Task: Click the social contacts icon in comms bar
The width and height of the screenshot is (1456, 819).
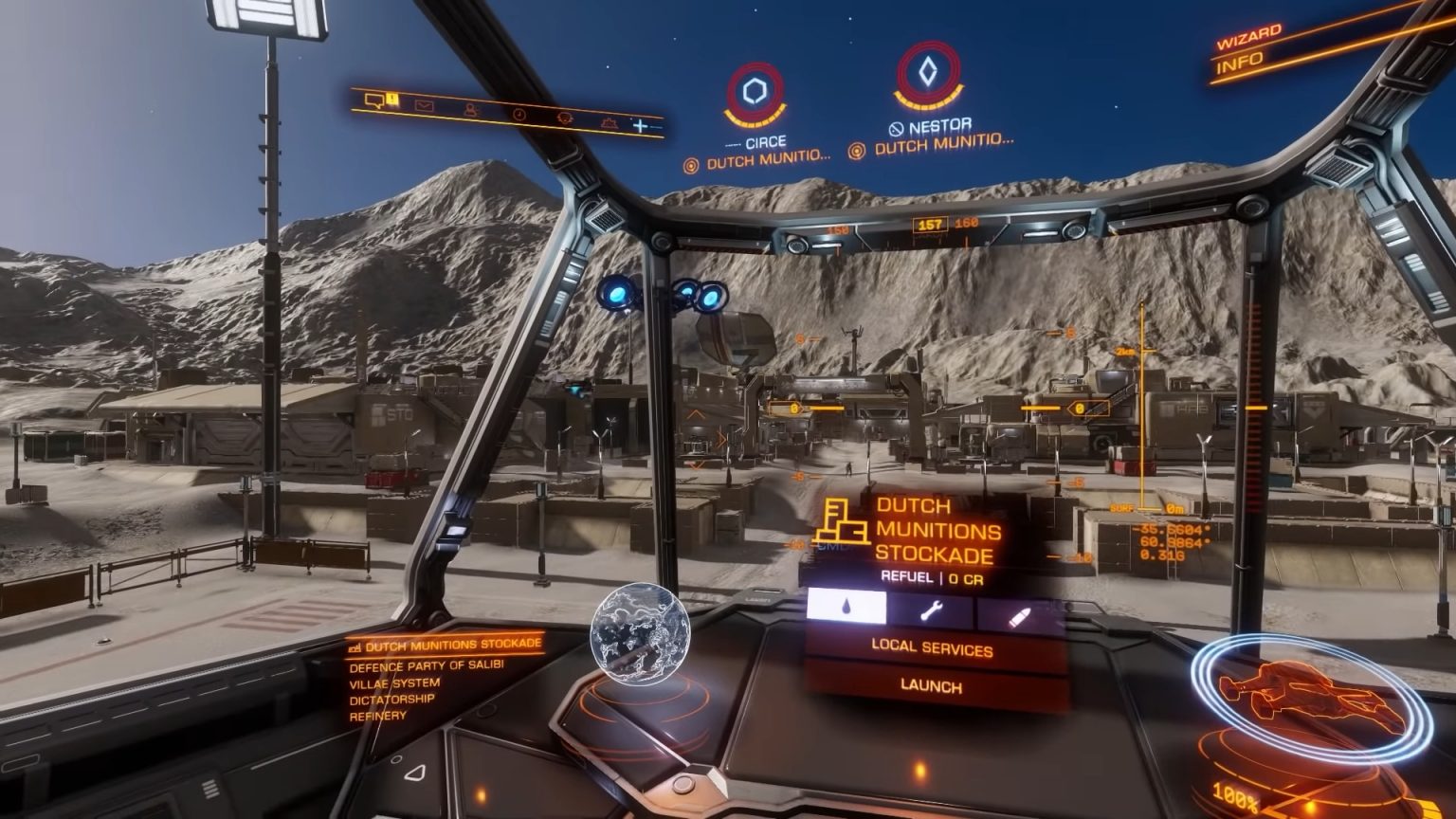Action: pyautogui.click(x=470, y=109)
